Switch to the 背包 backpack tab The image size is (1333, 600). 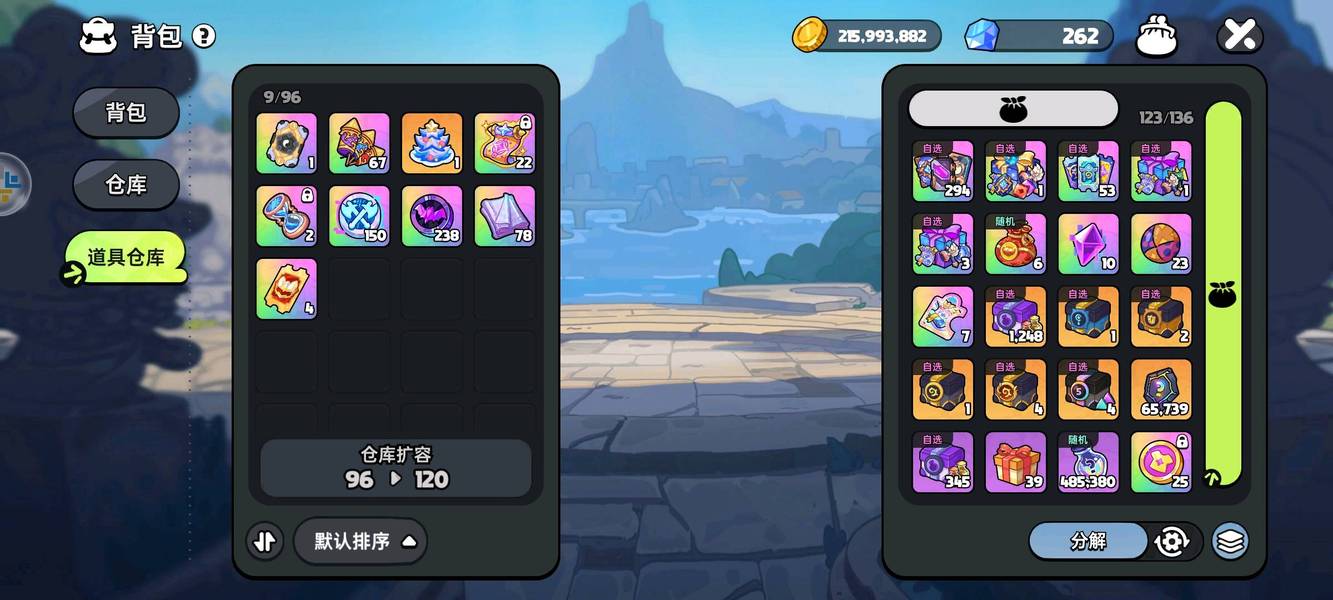pyautogui.click(x=126, y=112)
